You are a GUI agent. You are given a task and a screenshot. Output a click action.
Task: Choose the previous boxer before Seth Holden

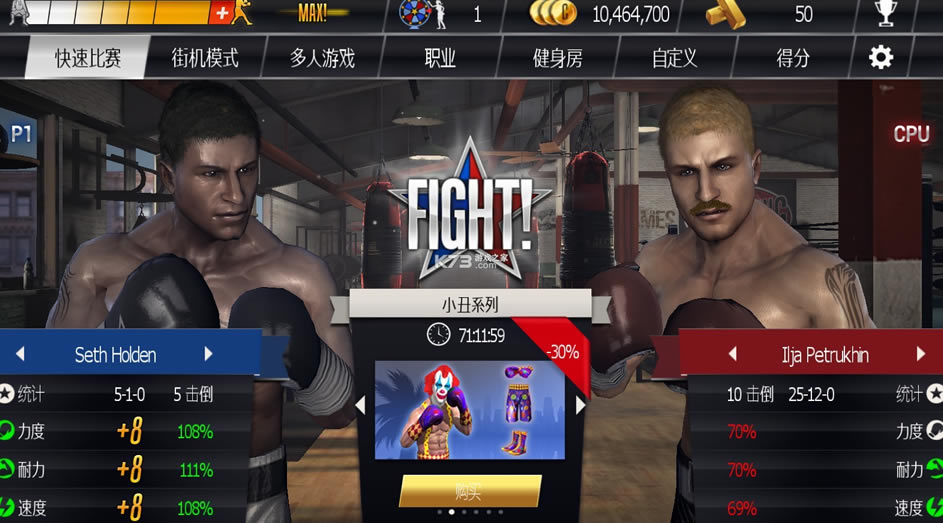pyautogui.click(x=19, y=354)
